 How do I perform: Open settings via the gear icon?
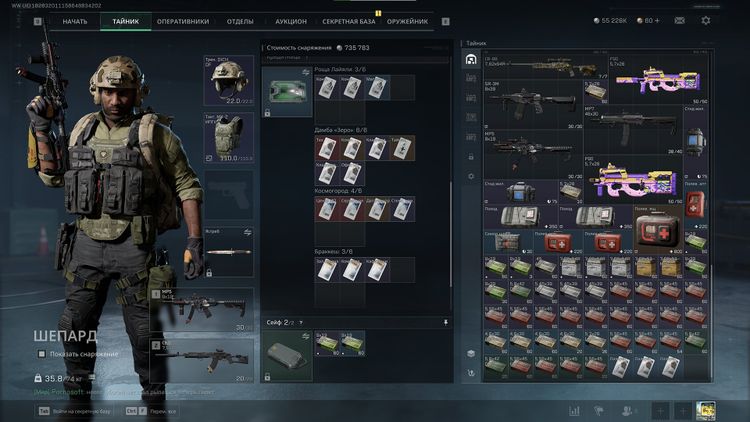(x=706, y=20)
